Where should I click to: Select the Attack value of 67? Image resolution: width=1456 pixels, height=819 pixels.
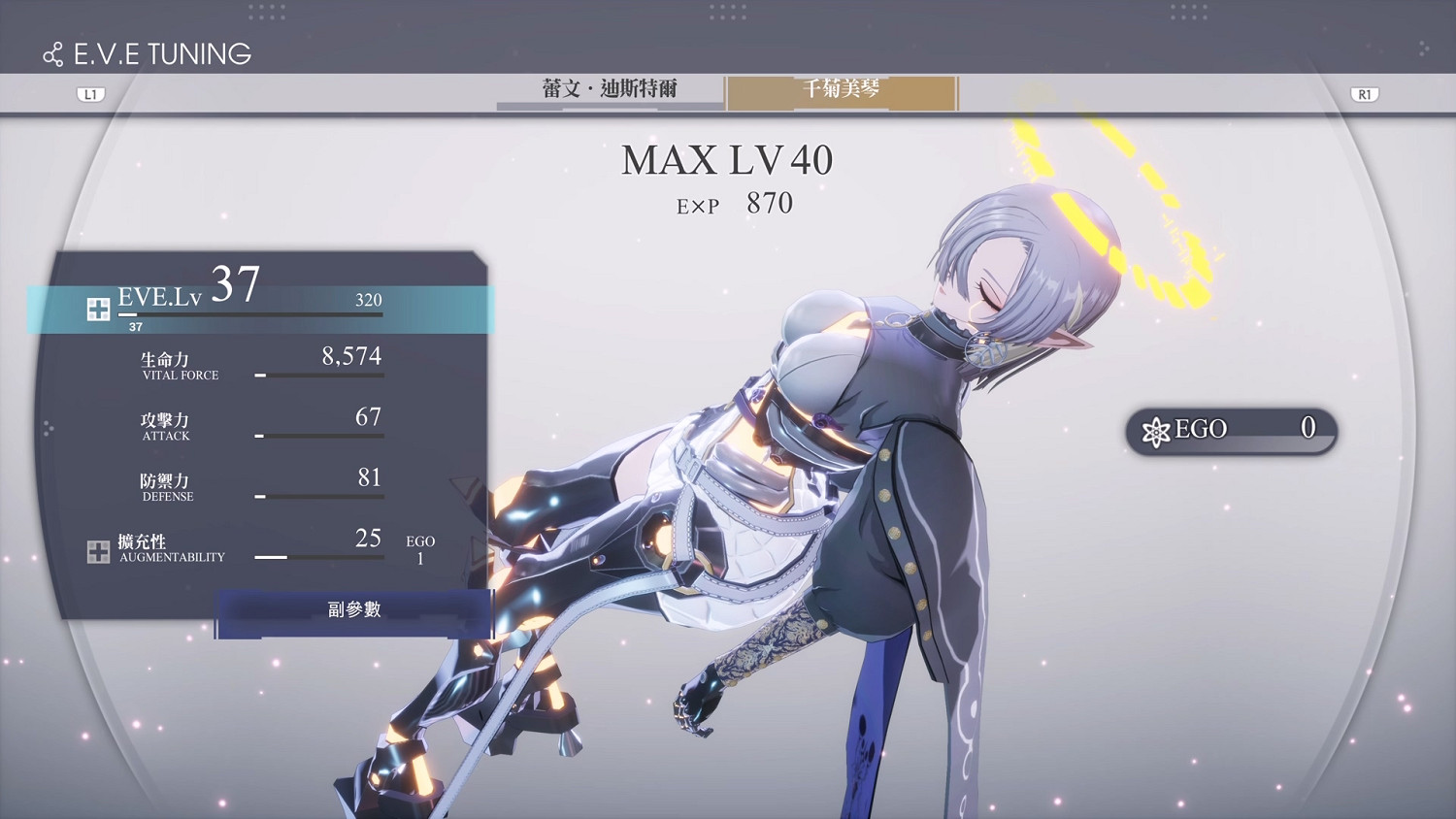point(367,416)
